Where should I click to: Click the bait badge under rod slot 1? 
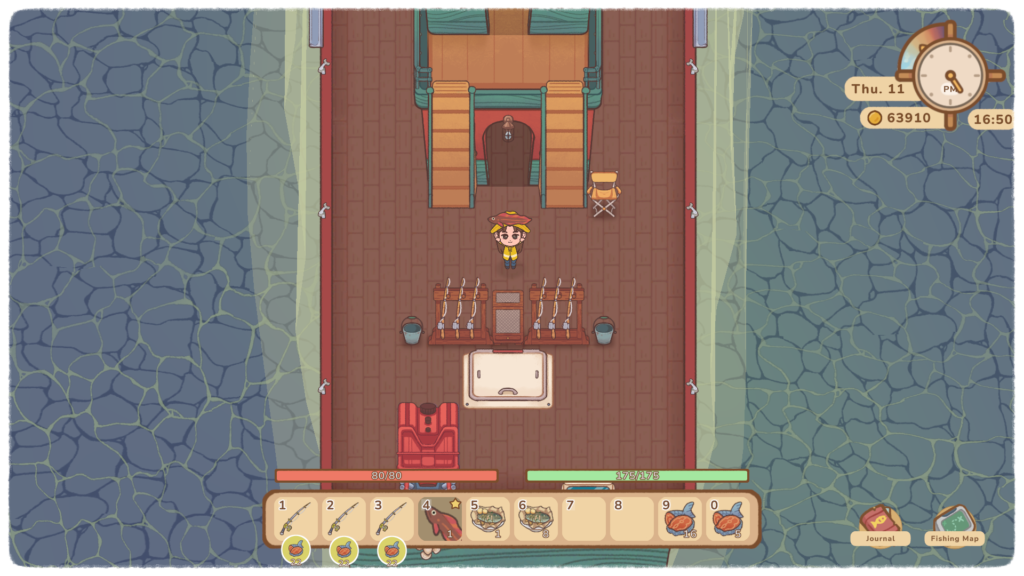(x=296, y=549)
